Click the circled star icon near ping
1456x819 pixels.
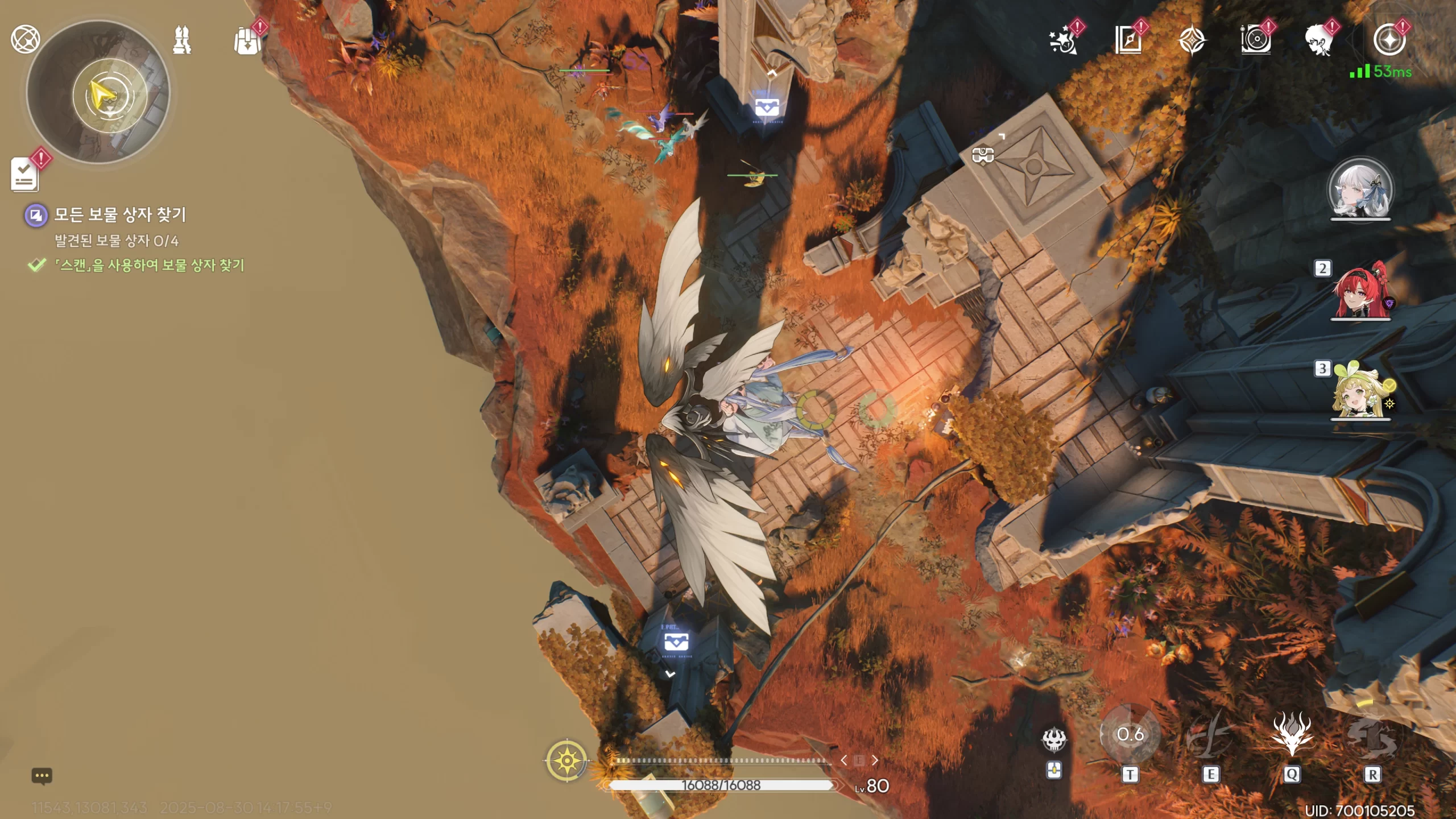tap(1389, 40)
